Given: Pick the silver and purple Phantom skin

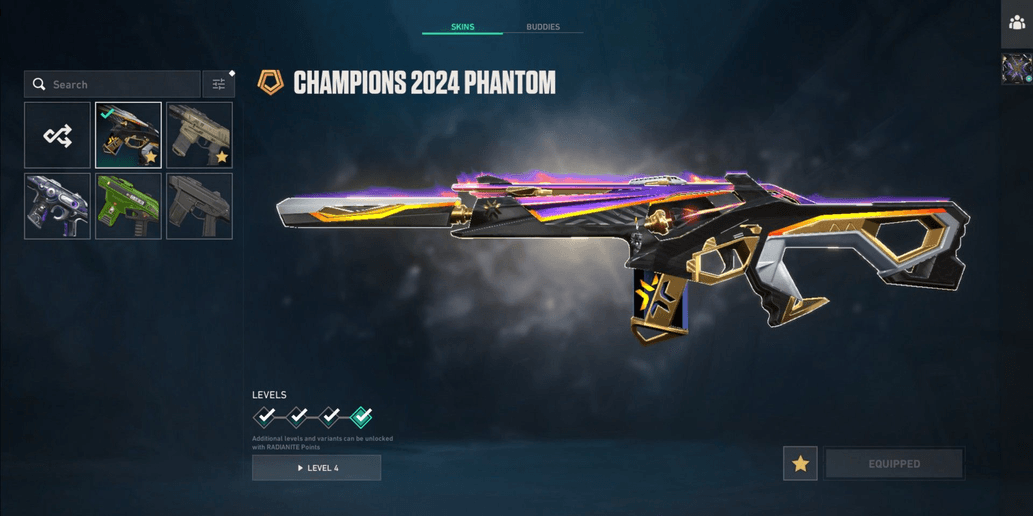Looking at the screenshot, I should [x=58, y=206].
